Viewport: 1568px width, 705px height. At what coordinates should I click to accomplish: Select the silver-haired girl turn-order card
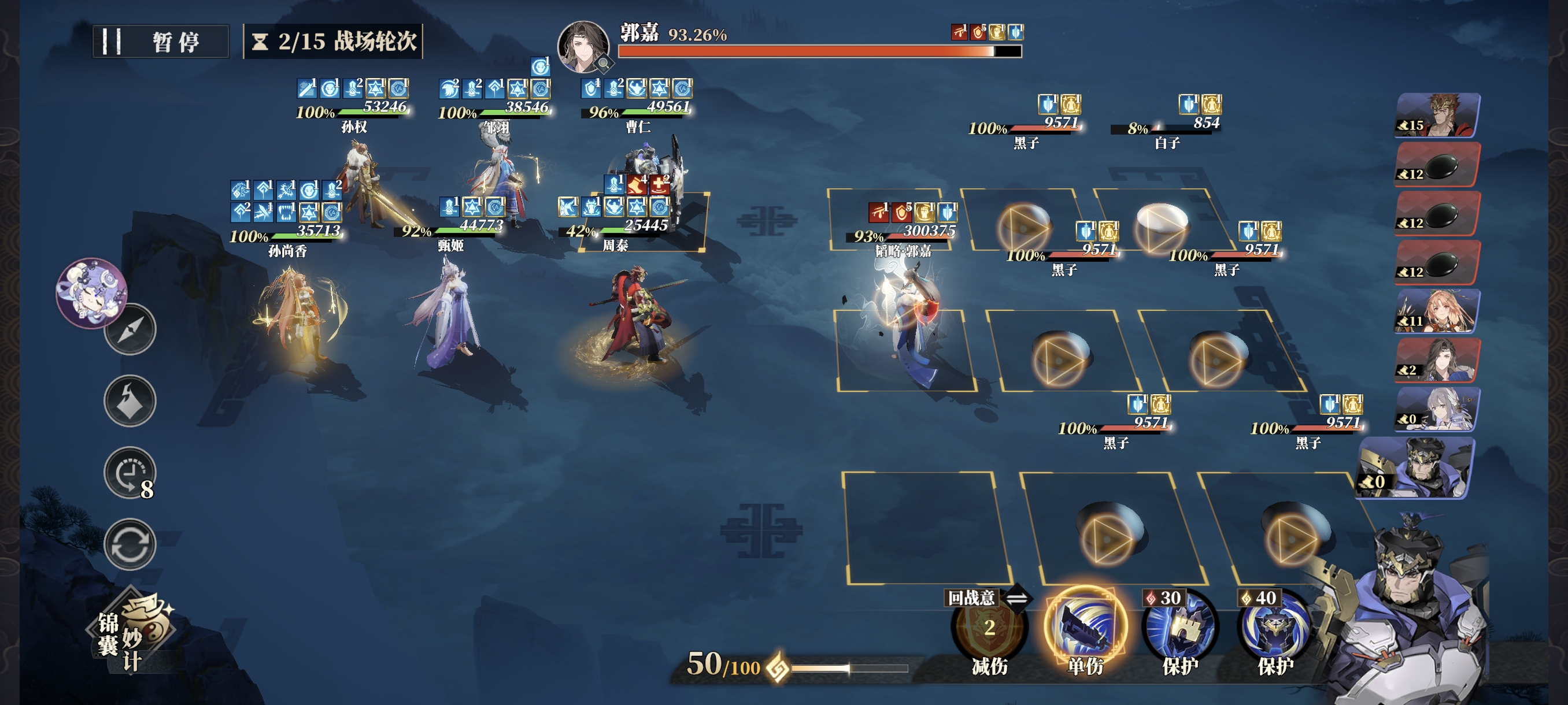click(x=1437, y=409)
